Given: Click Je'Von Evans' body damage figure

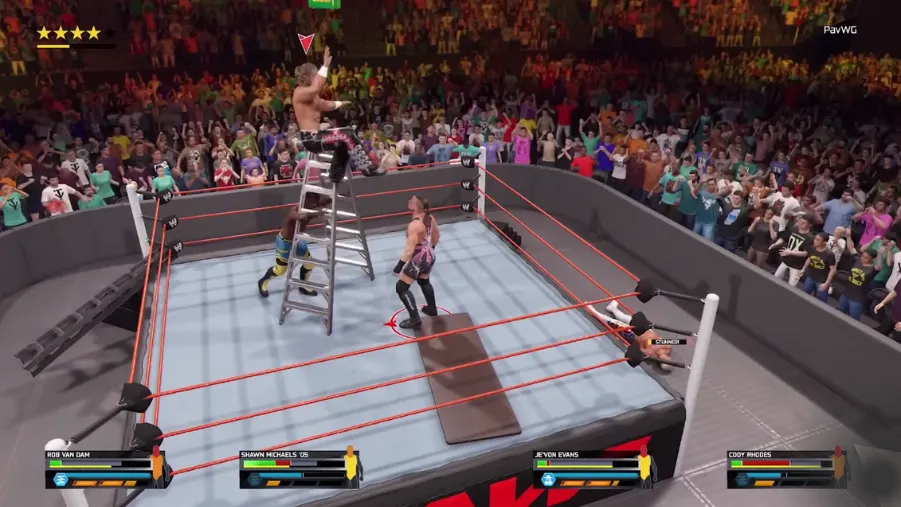Looking at the screenshot, I should click(x=645, y=466).
